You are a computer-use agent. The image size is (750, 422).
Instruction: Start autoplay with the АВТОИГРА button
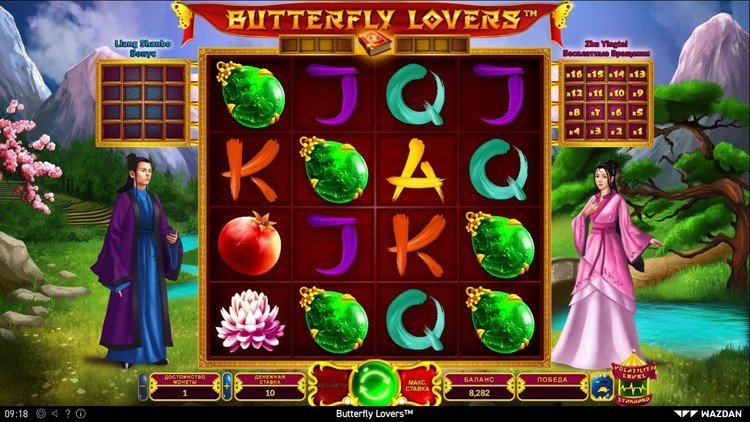pos(333,384)
